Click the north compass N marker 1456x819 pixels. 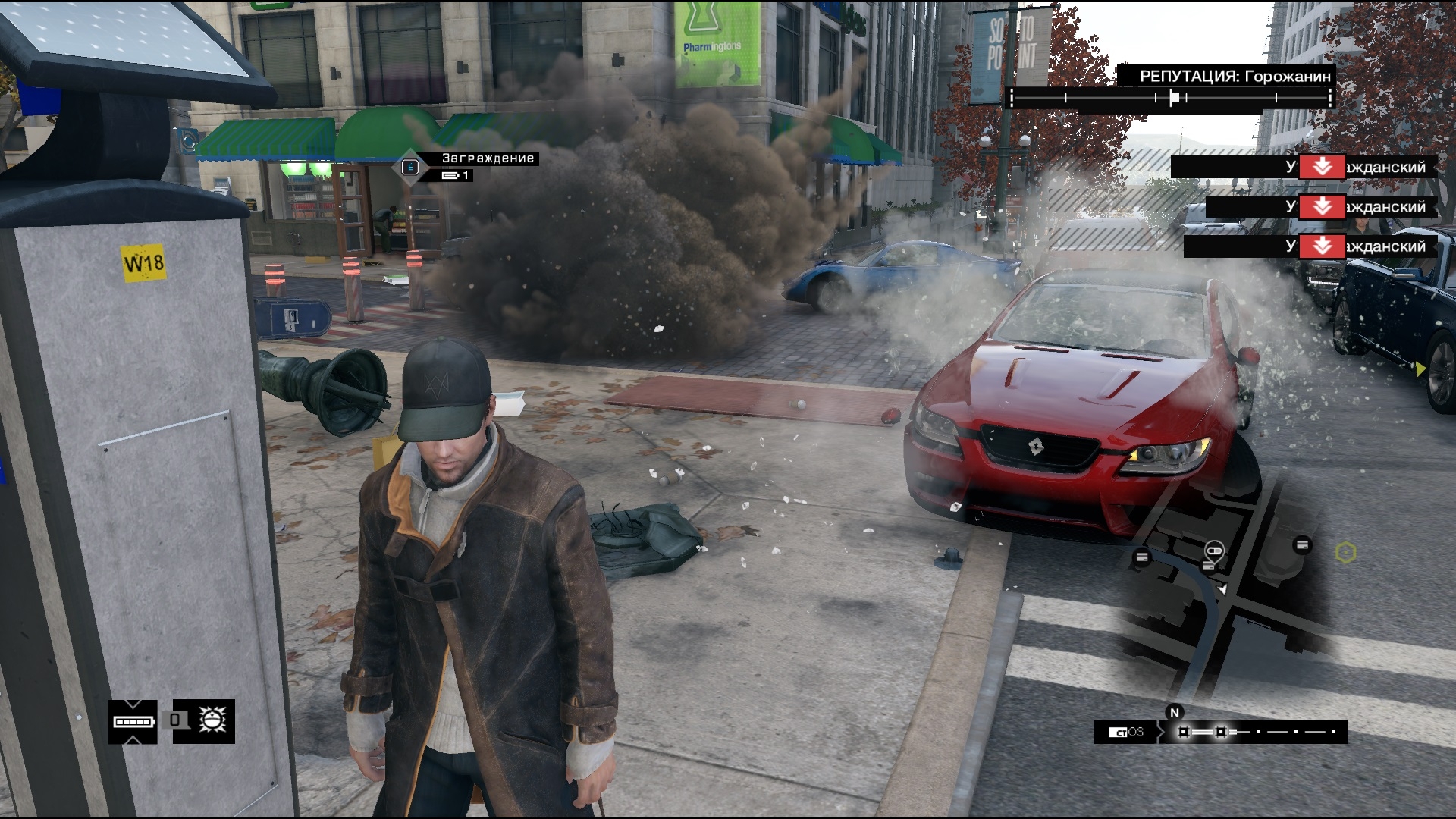tap(1175, 712)
